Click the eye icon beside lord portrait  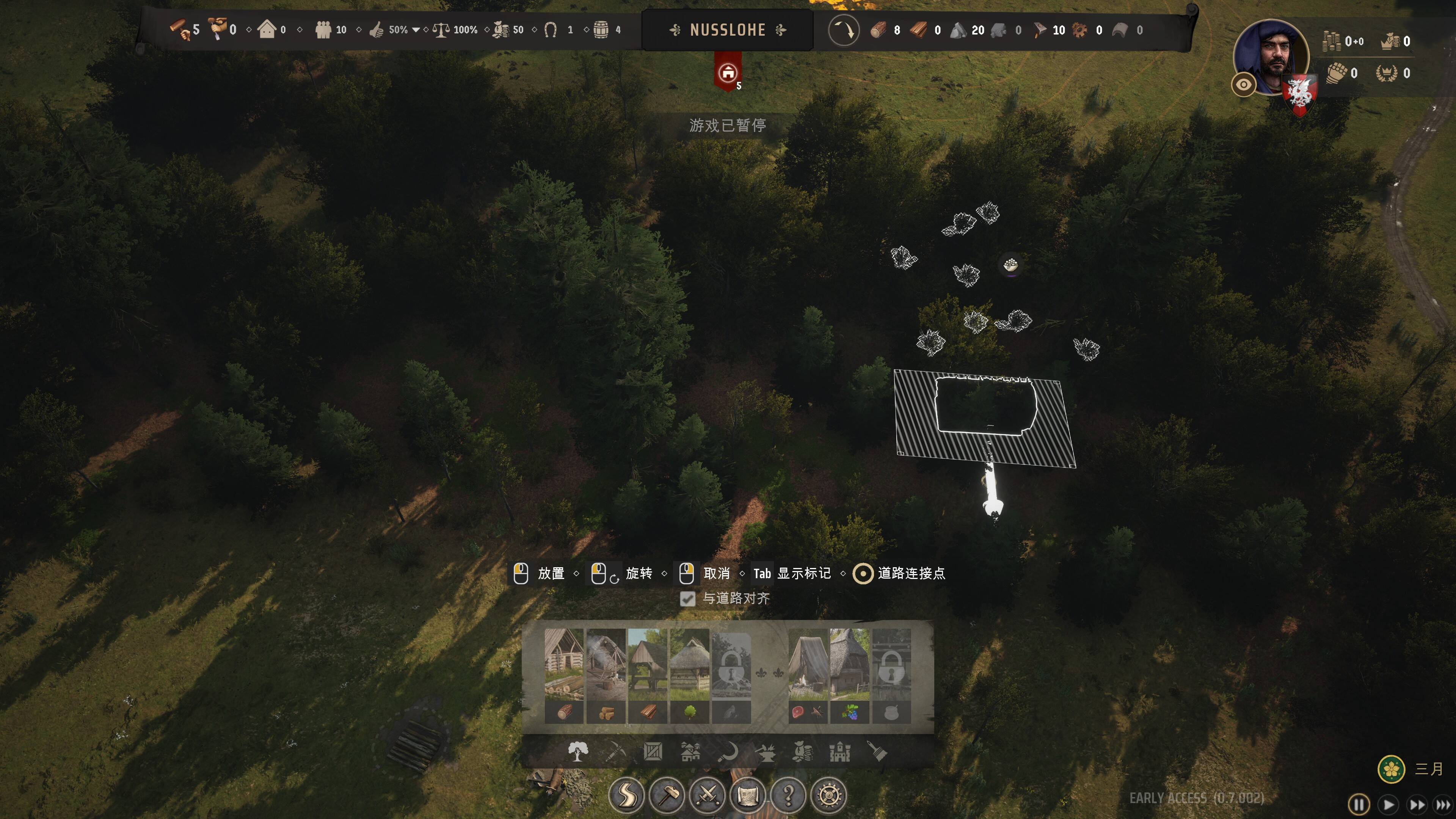(1244, 85)
